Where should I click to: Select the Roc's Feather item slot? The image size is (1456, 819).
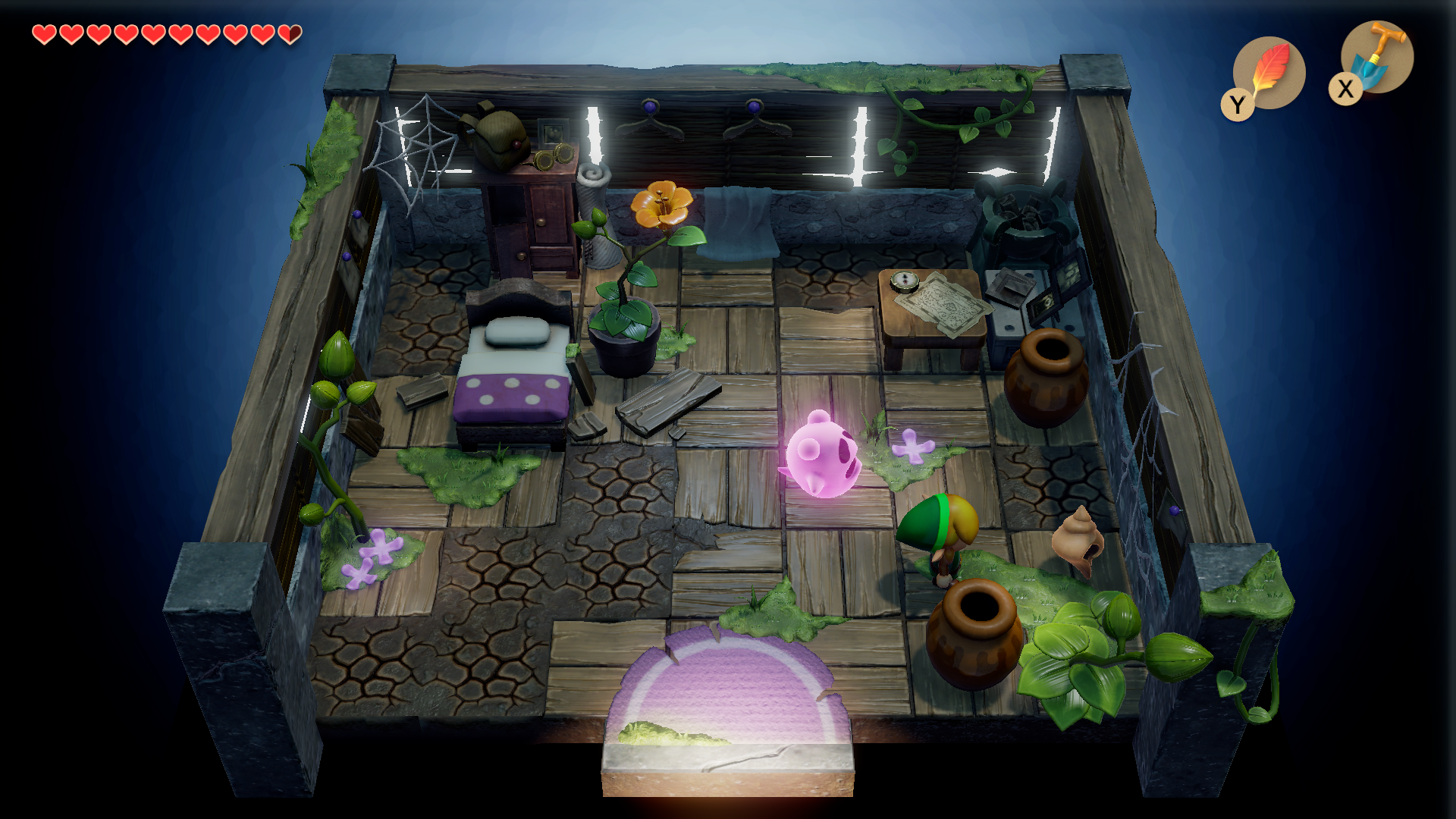click(x=1269, y=73)
